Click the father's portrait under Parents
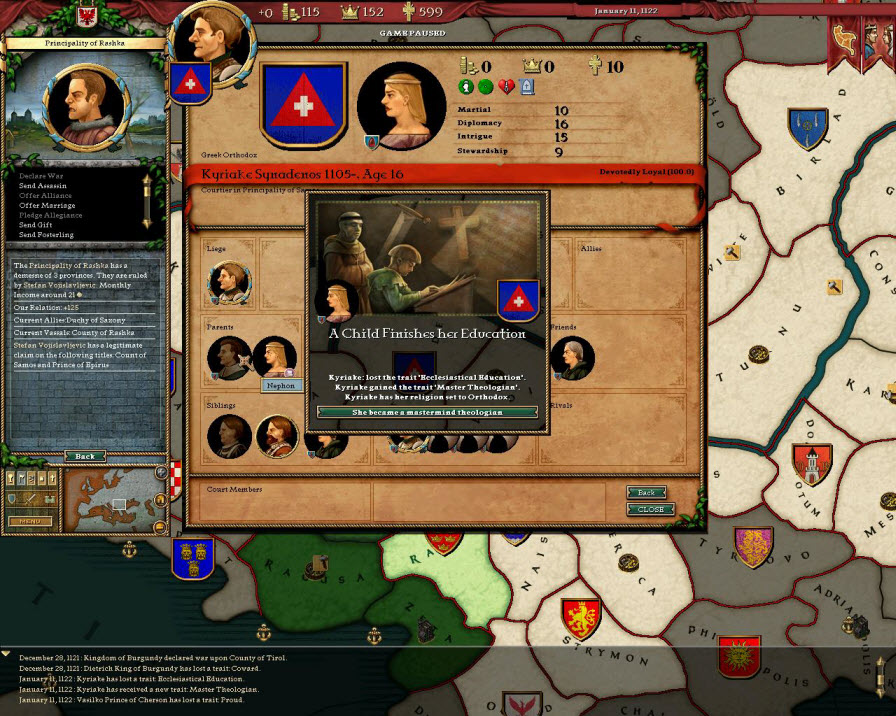The image size is (896, 716). pos(229,358)
